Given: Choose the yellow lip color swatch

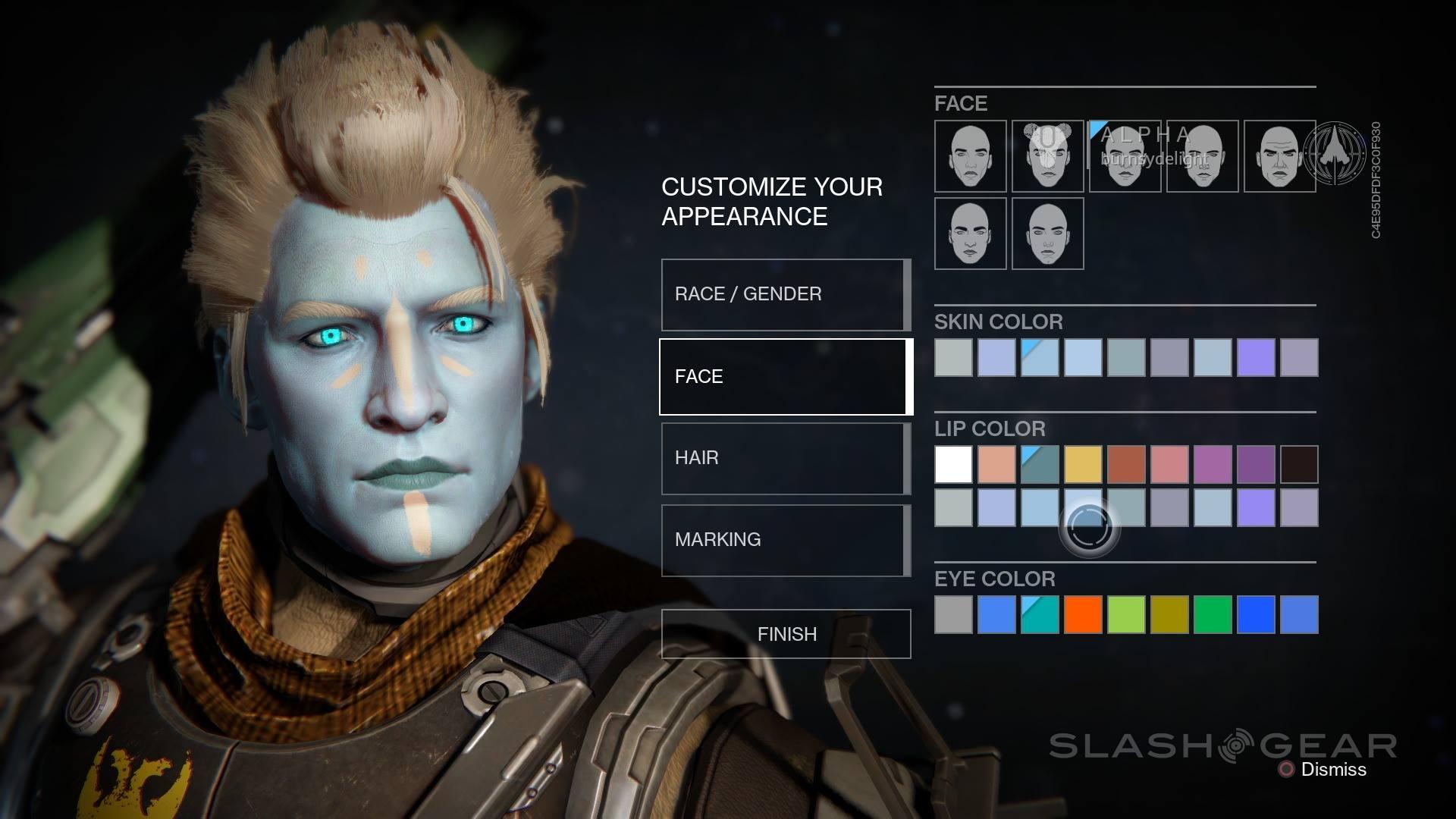Looking at the screenshot, I should (1083, 464).
